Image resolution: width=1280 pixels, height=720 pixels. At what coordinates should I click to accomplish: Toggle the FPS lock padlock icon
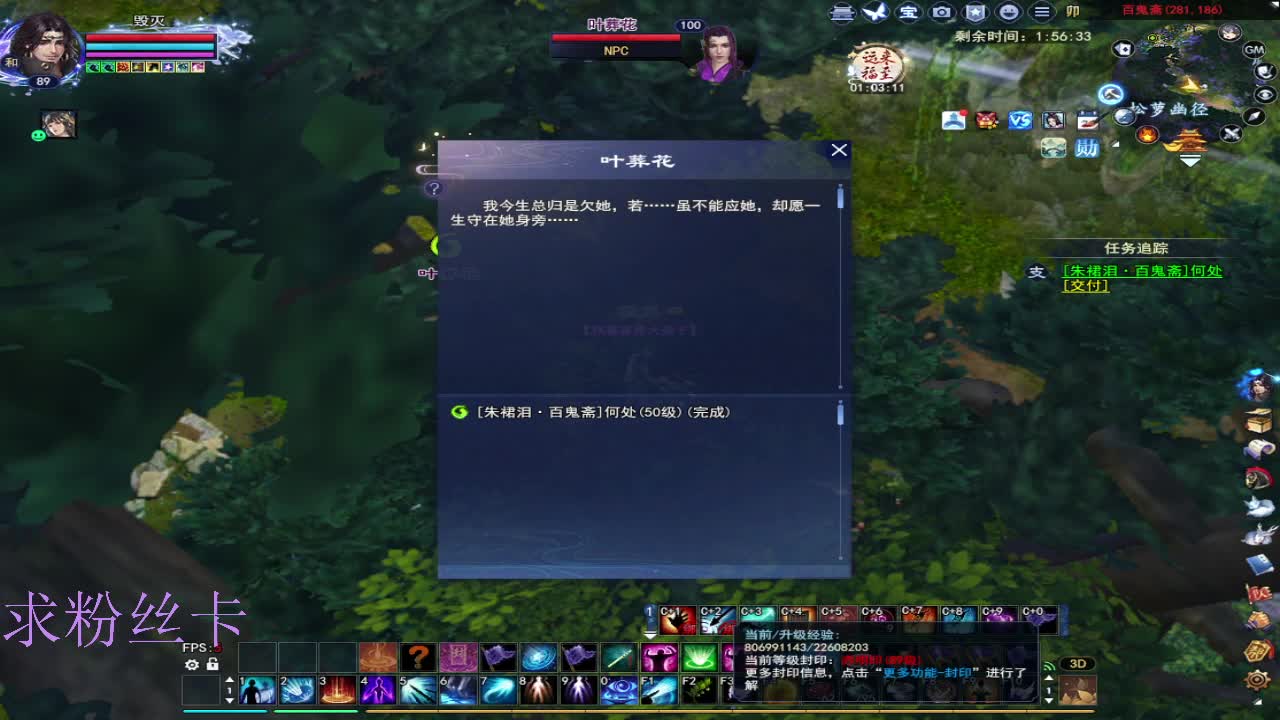point(212,664)
